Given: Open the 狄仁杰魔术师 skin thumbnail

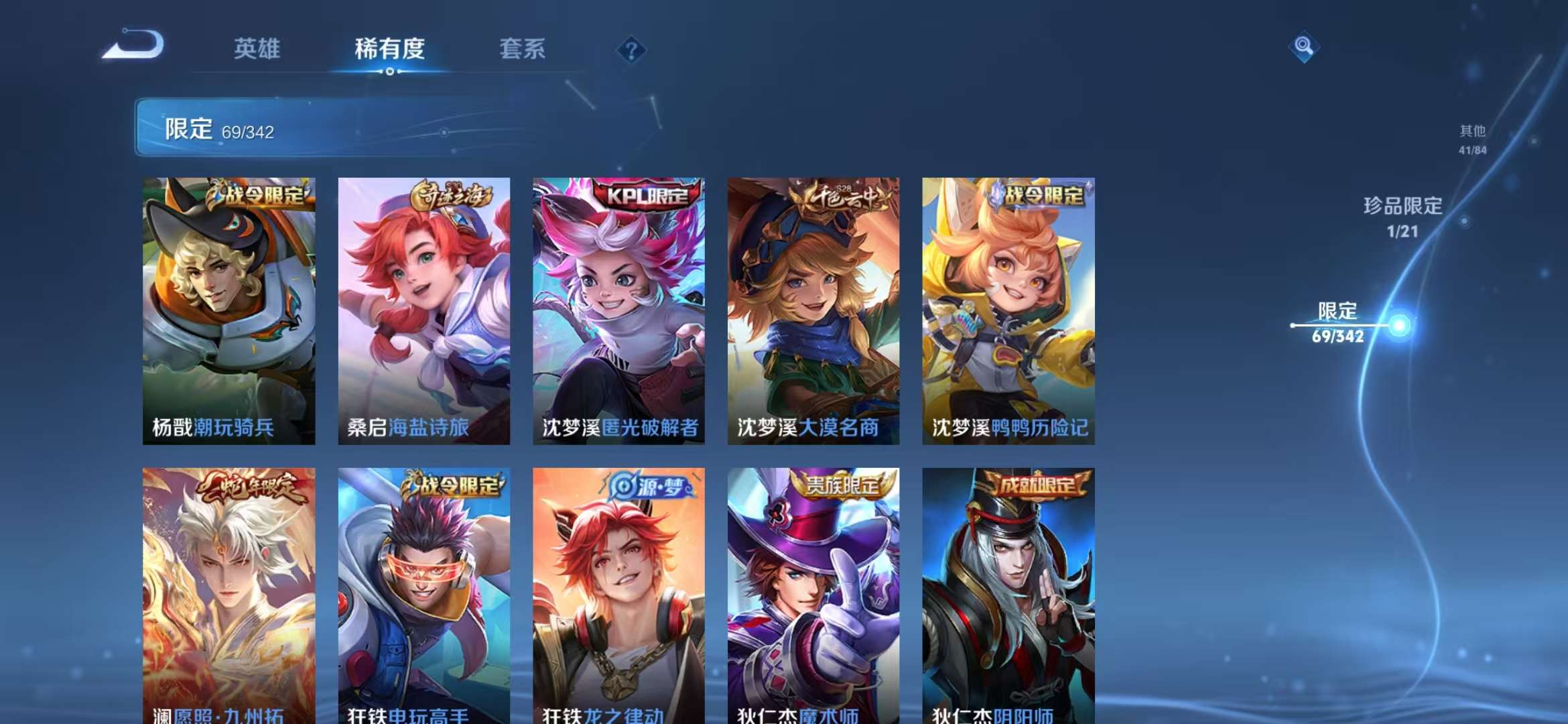Looking at the screenshot, I should [x=813, y=597].
